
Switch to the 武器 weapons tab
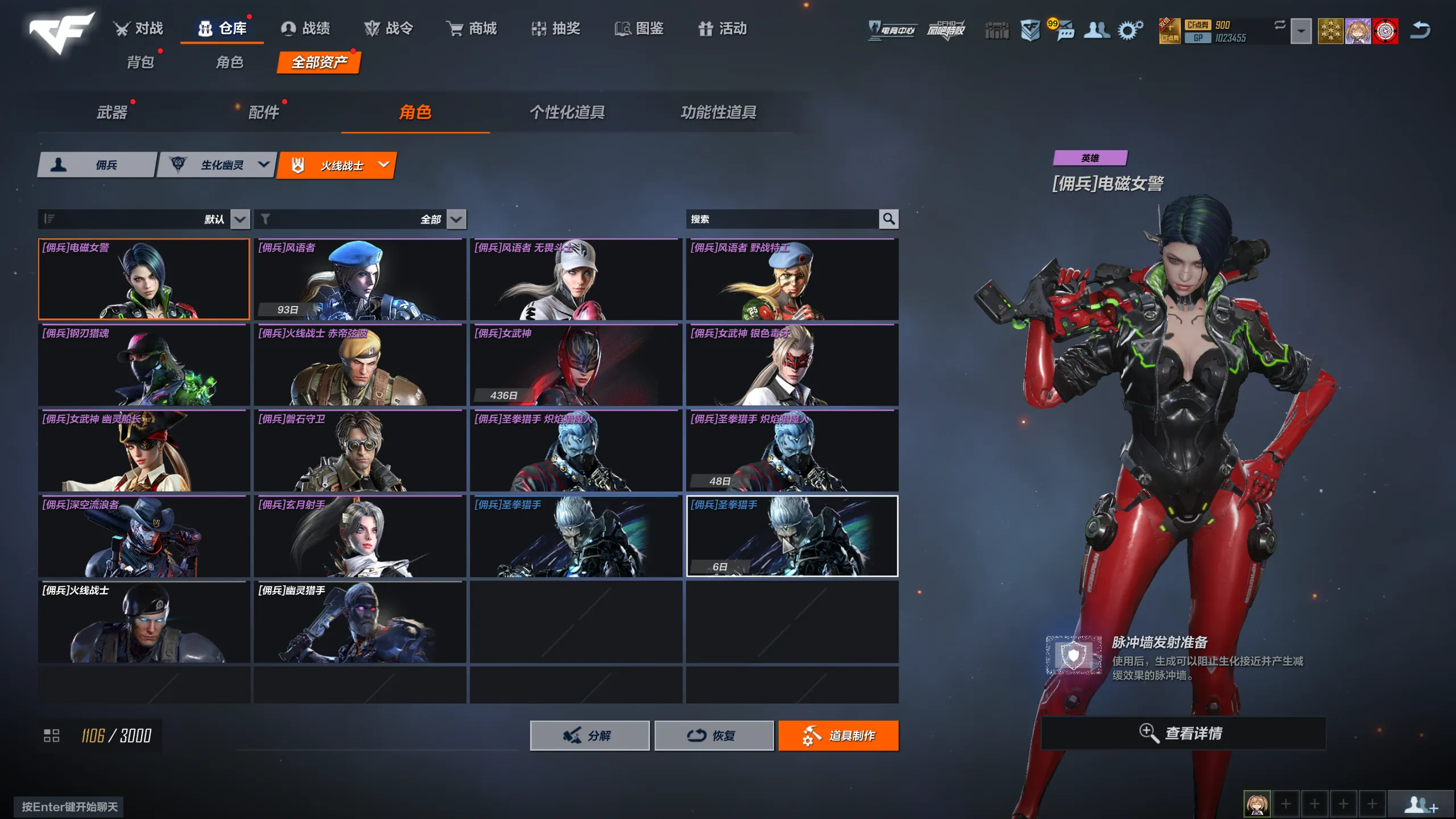click(x=112, y=112)
